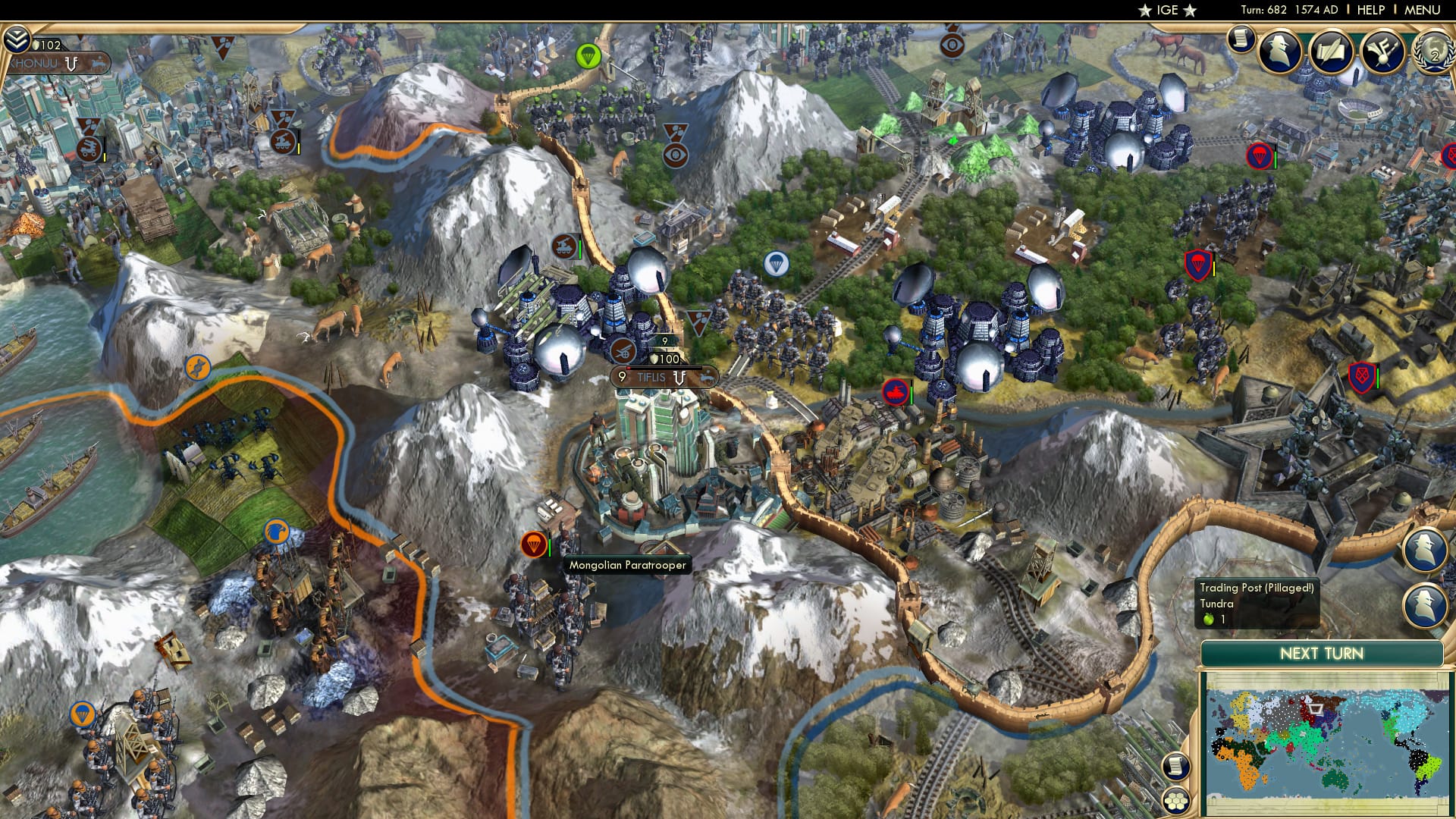Viewport: 1456px width, 819px height.
Task: Open the MENU item in the top bar
Action: pyautogui.click(x=1423, y=9)
